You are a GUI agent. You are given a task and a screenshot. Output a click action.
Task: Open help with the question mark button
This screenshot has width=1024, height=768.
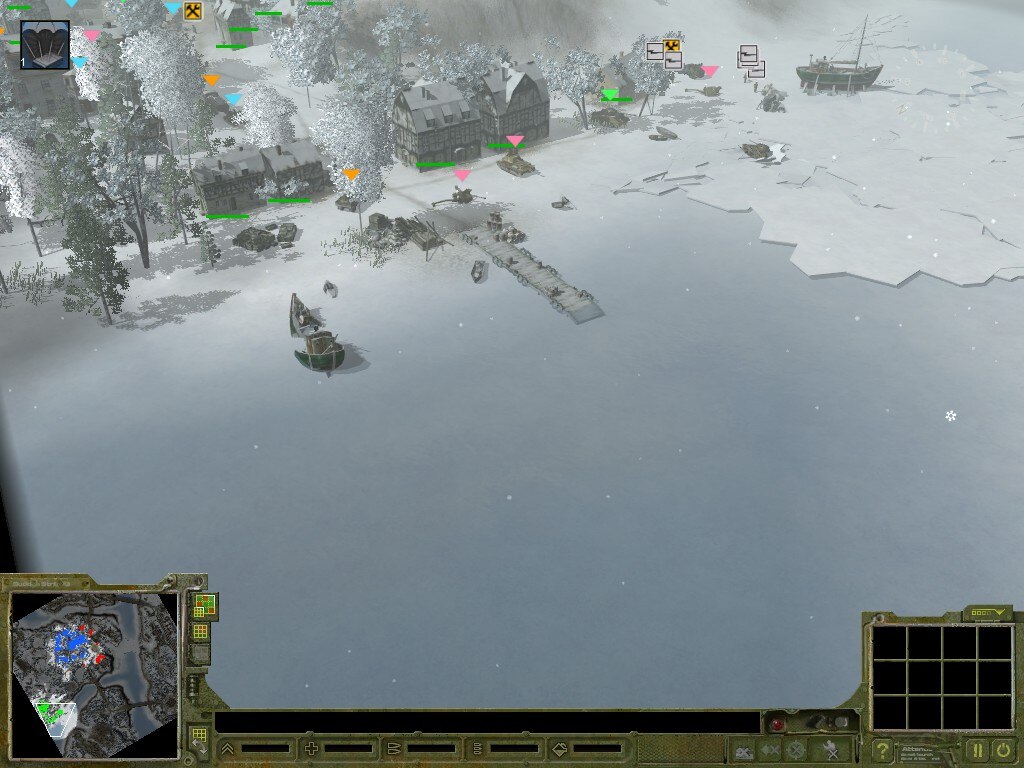[x=881, y=750]
